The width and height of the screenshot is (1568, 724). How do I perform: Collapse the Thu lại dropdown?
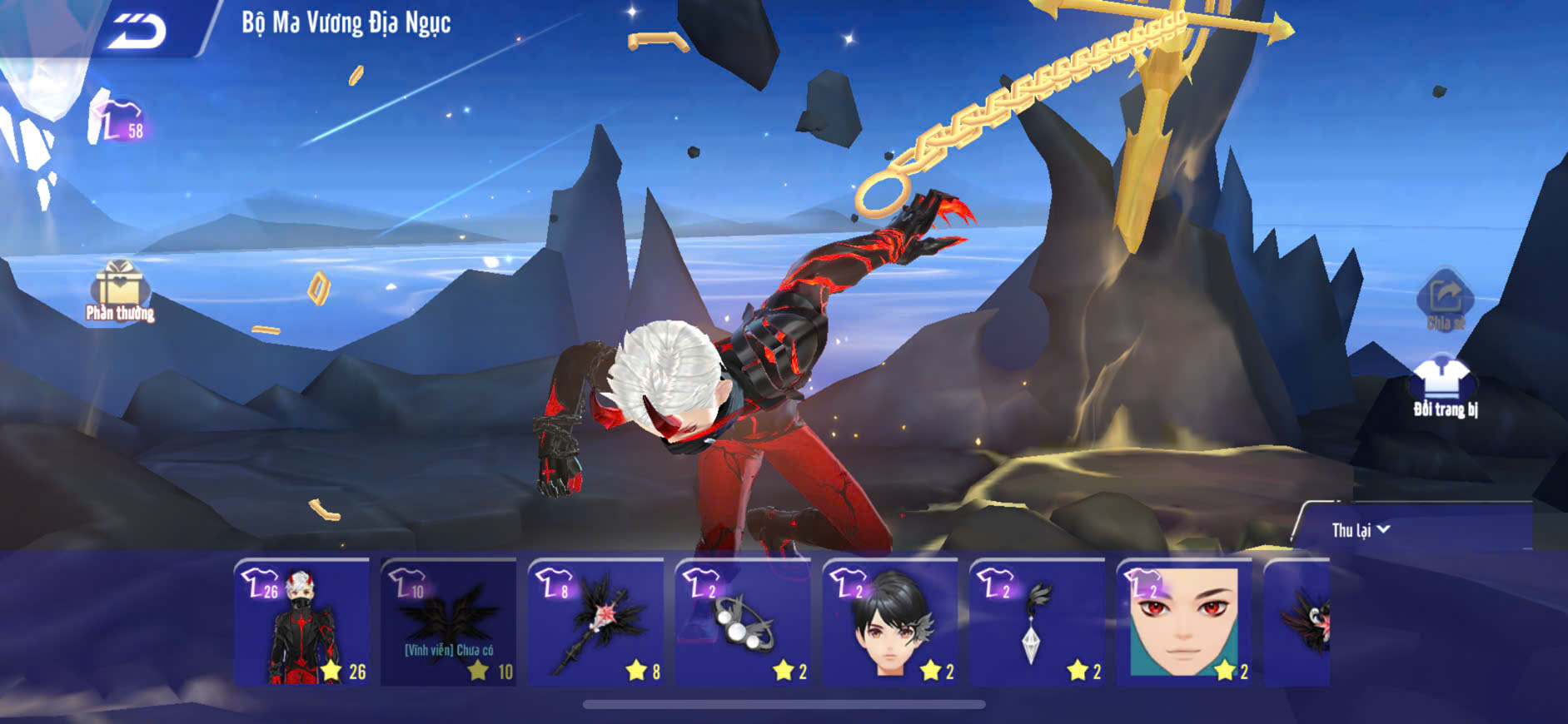1361,530
